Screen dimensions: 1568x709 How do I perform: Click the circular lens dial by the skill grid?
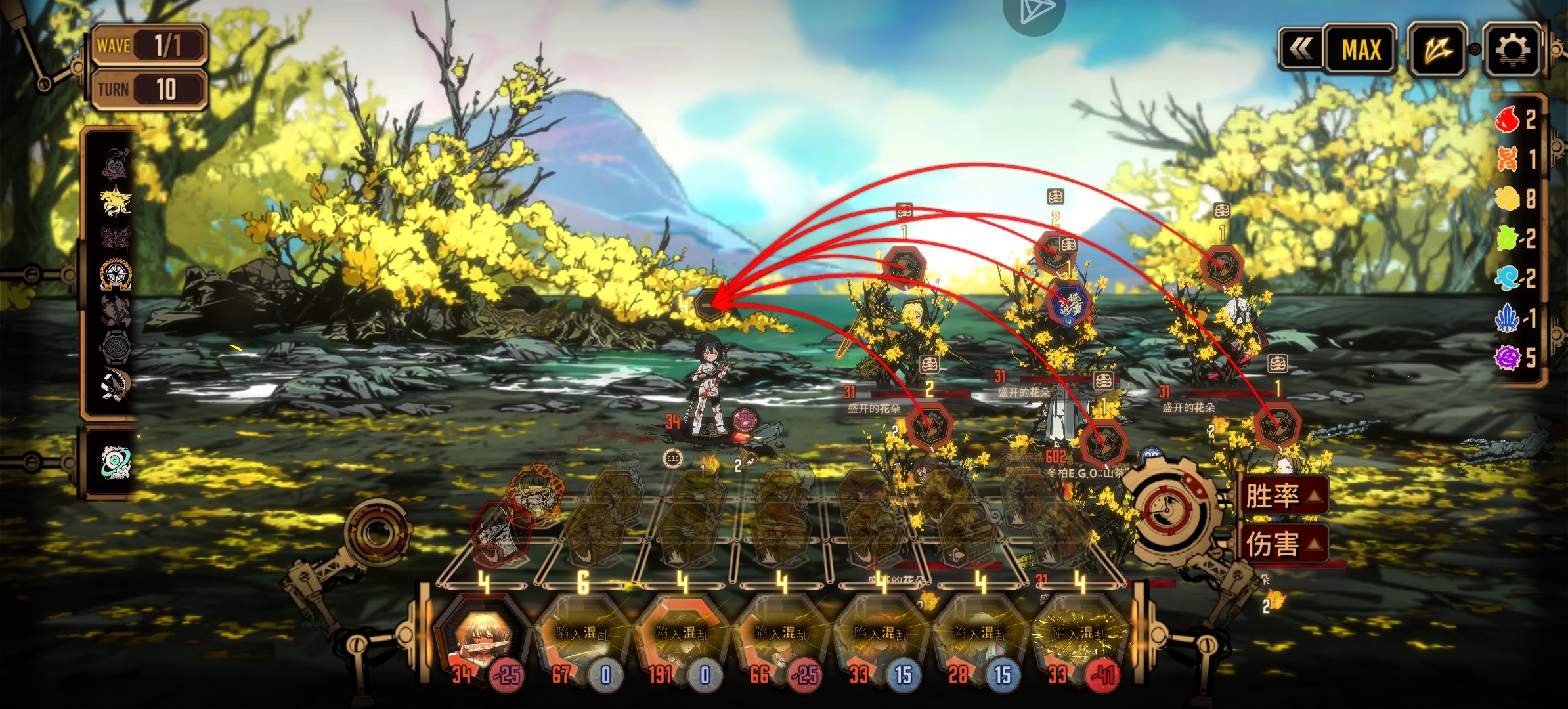378,532
